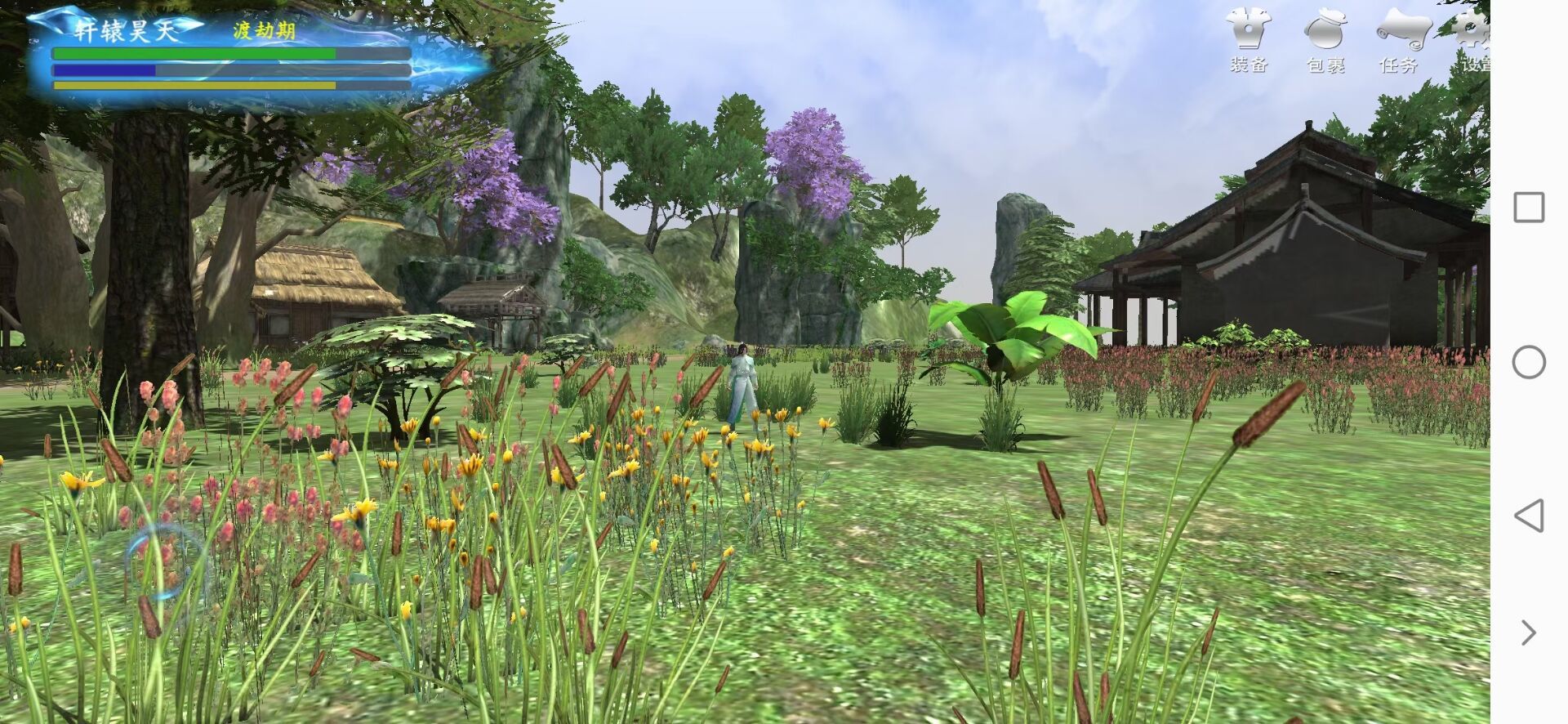The width and height of the screenshot is (1568, 724).
Task: Open the 包裹 bag inventory
Action: [x=1325, y=39]
